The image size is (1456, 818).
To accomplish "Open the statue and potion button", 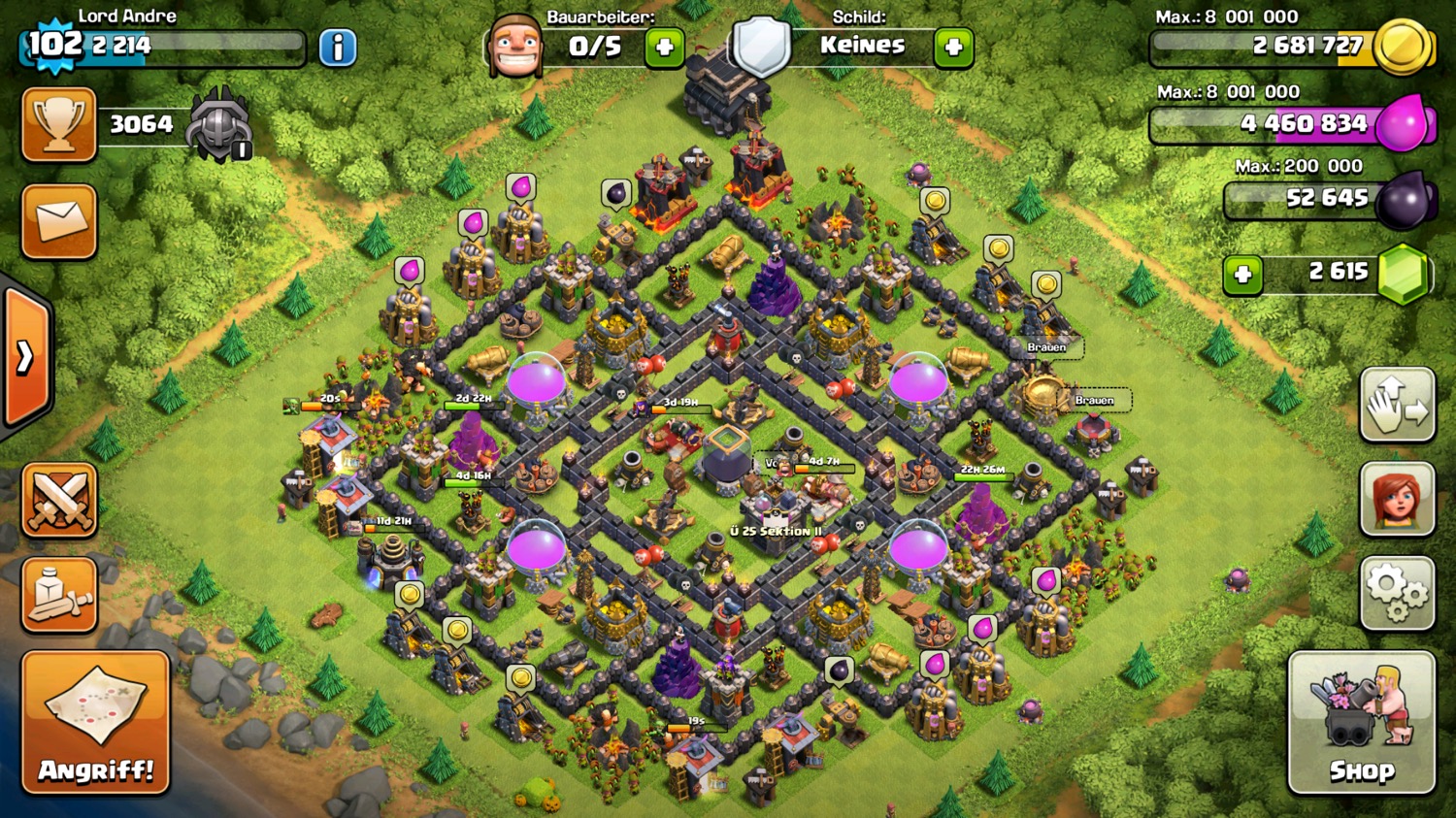I will point(59,594).
